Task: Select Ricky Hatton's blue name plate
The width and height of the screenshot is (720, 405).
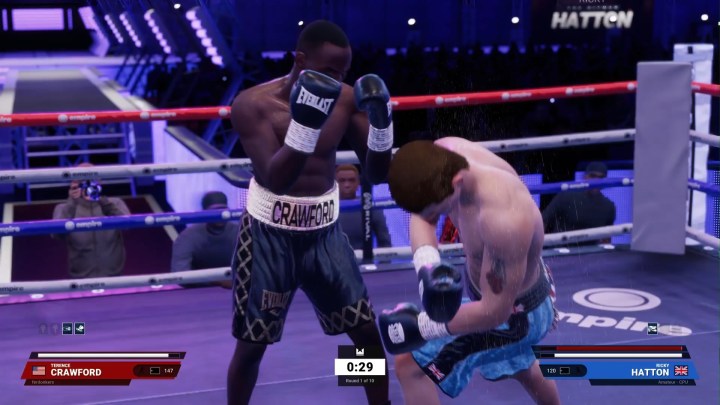Action: click(638, 370)
